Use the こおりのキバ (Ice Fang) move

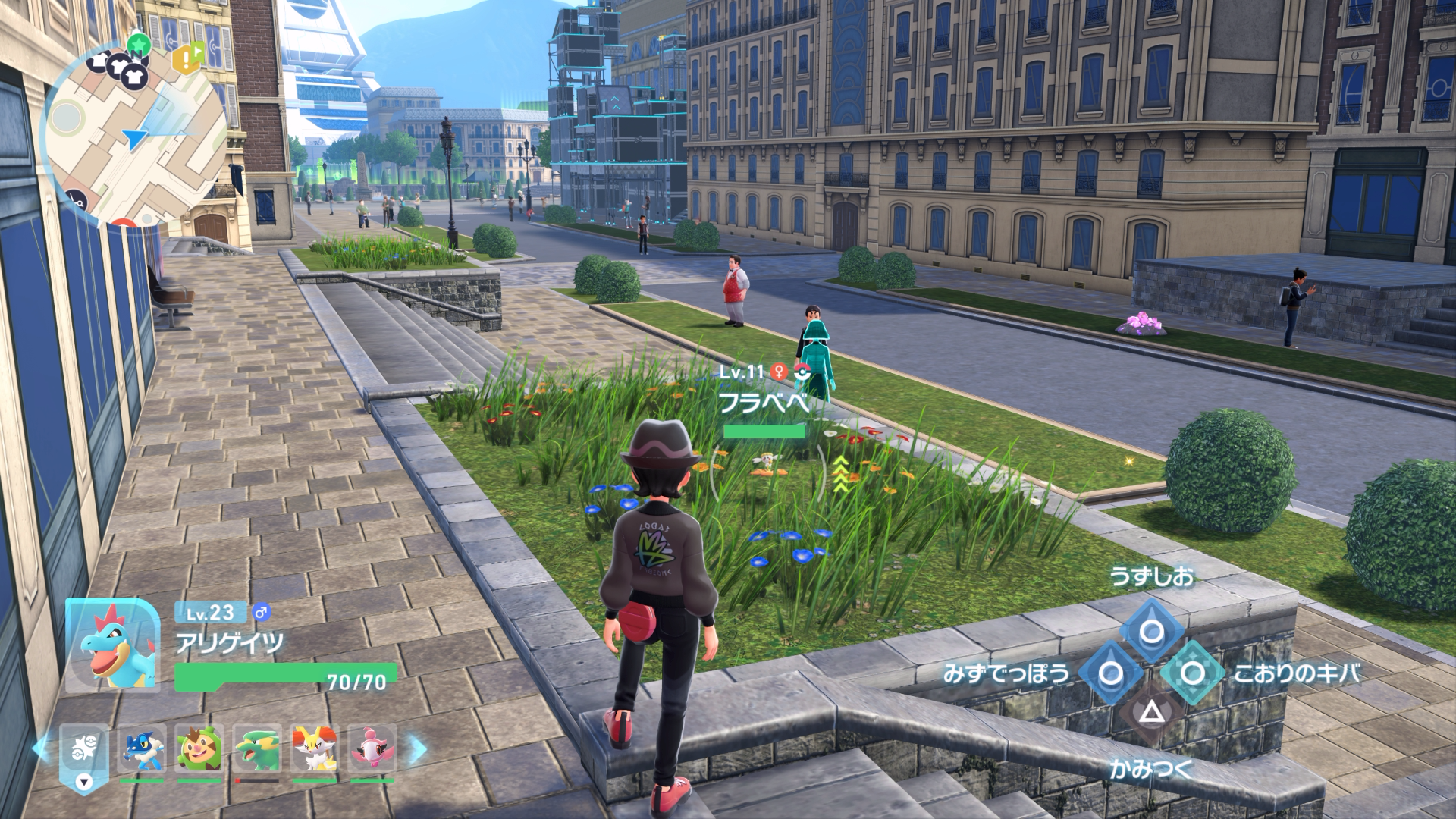tap(1193, 673)
